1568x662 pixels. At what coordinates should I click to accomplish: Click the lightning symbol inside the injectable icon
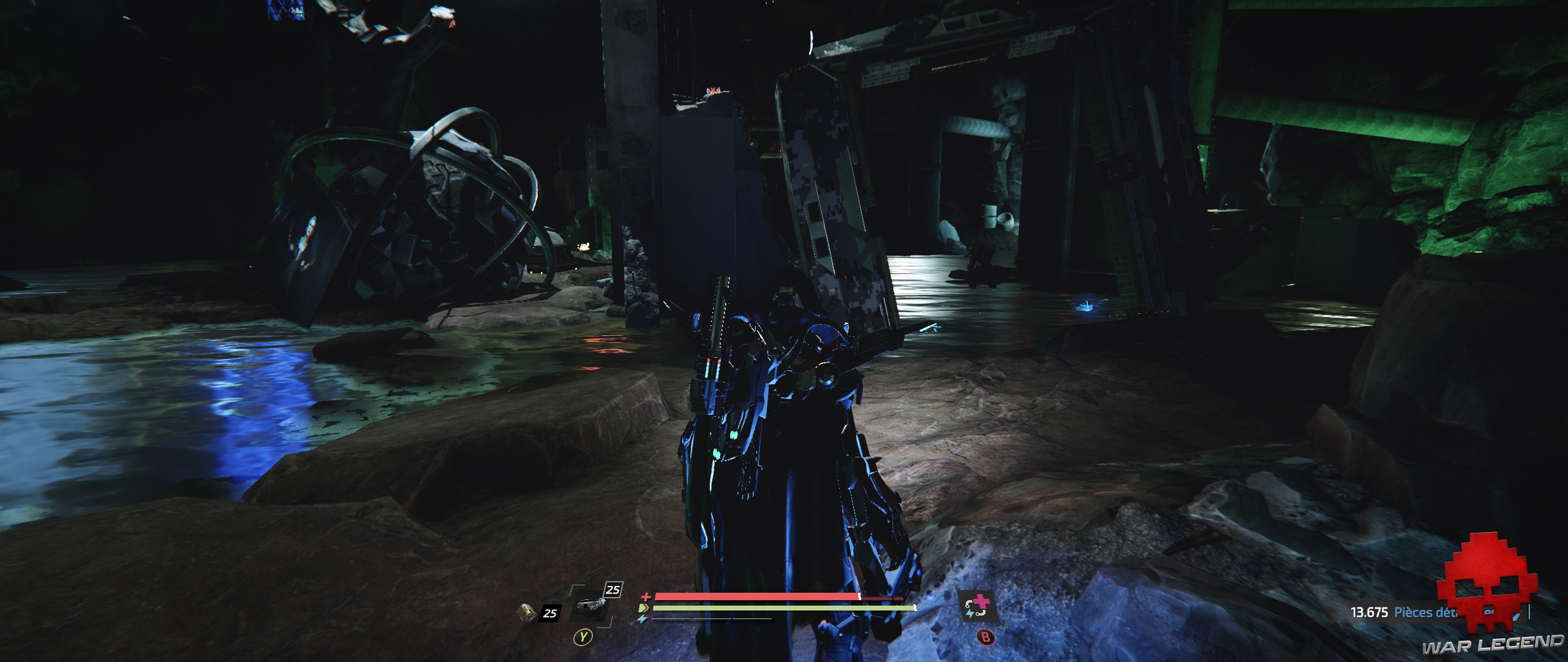click(x=971, y=614)
